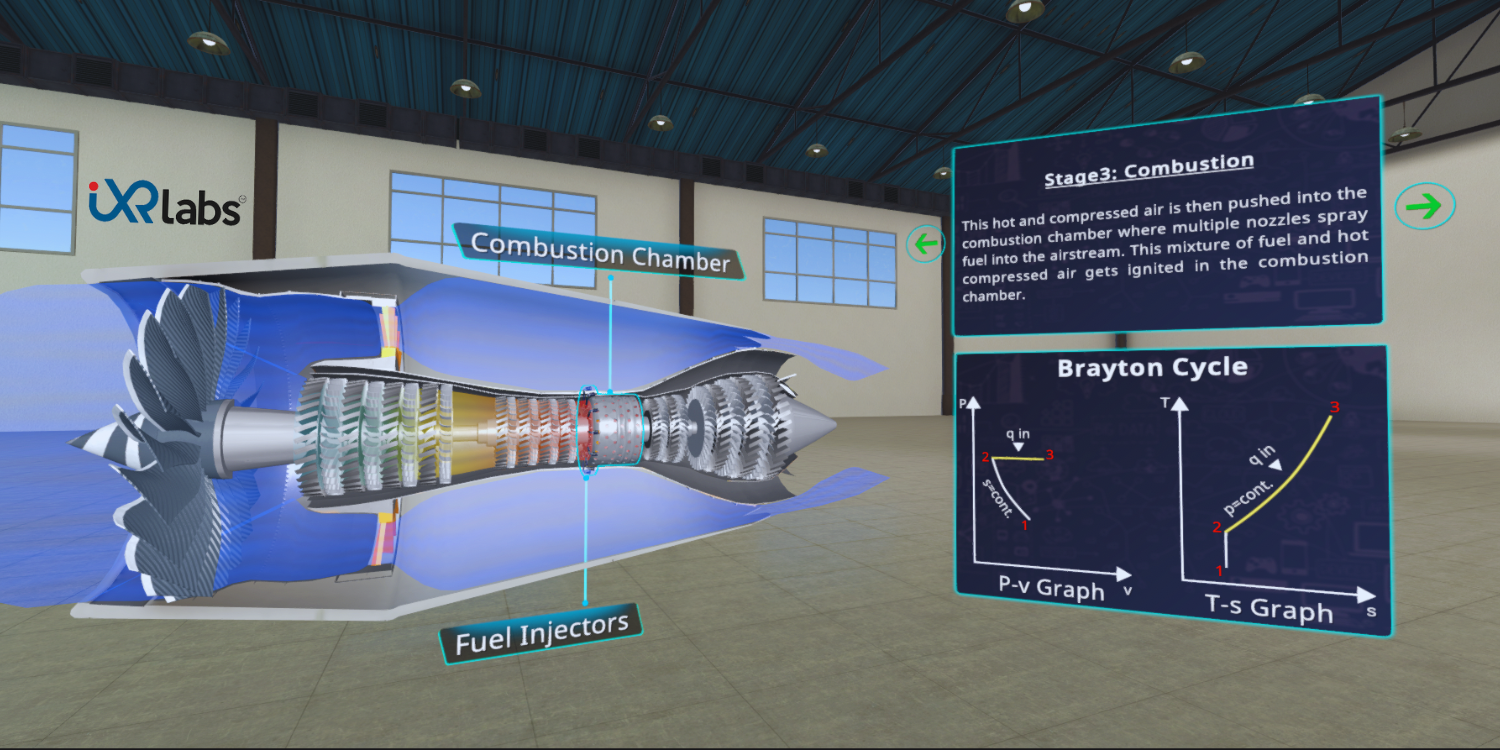Screen dimensions: 1500x750
Task: Click the green left navigation arrow
Action: 925,243
